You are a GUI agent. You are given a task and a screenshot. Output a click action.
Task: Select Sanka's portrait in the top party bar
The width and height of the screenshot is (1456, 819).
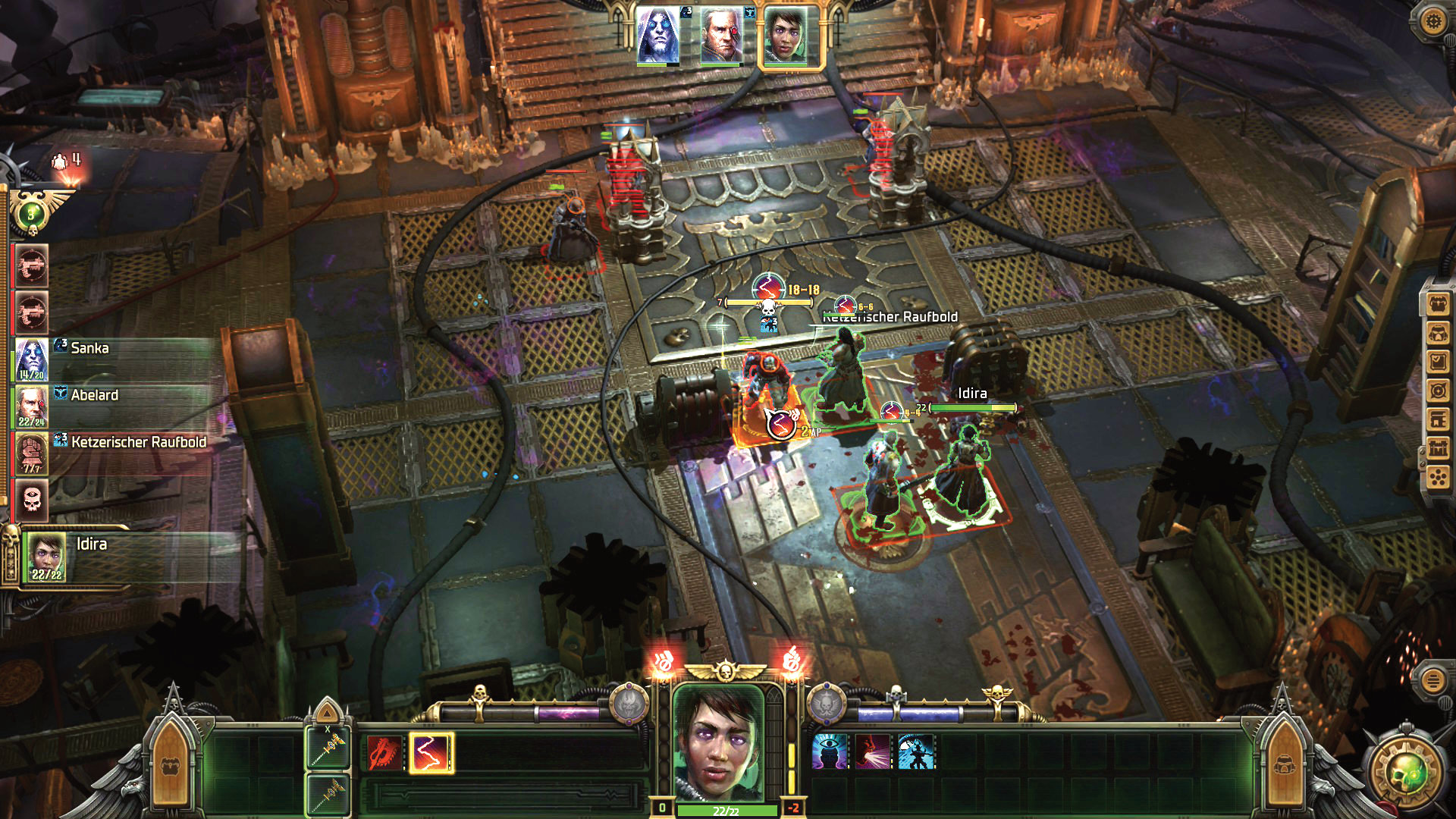coord(657,35)
